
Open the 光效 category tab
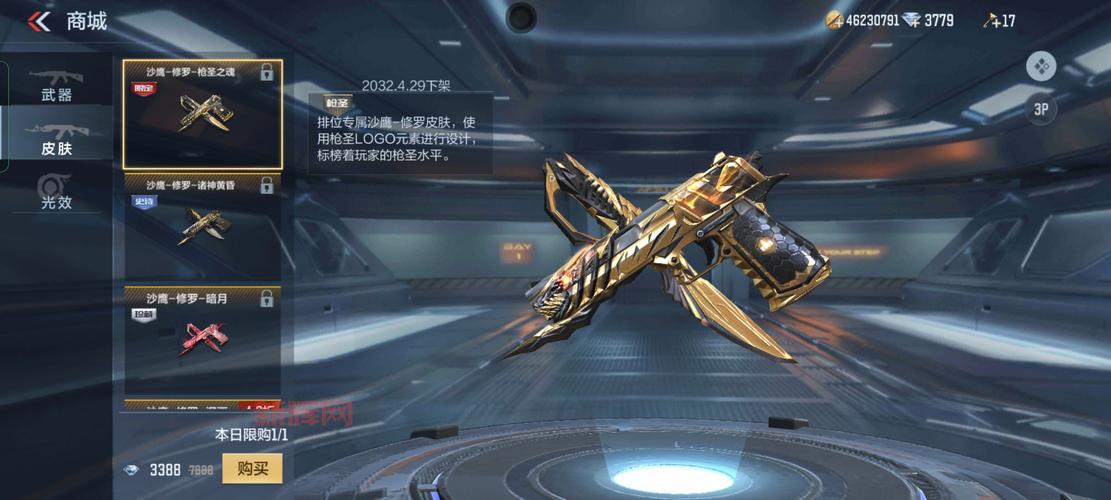point(56,191)
